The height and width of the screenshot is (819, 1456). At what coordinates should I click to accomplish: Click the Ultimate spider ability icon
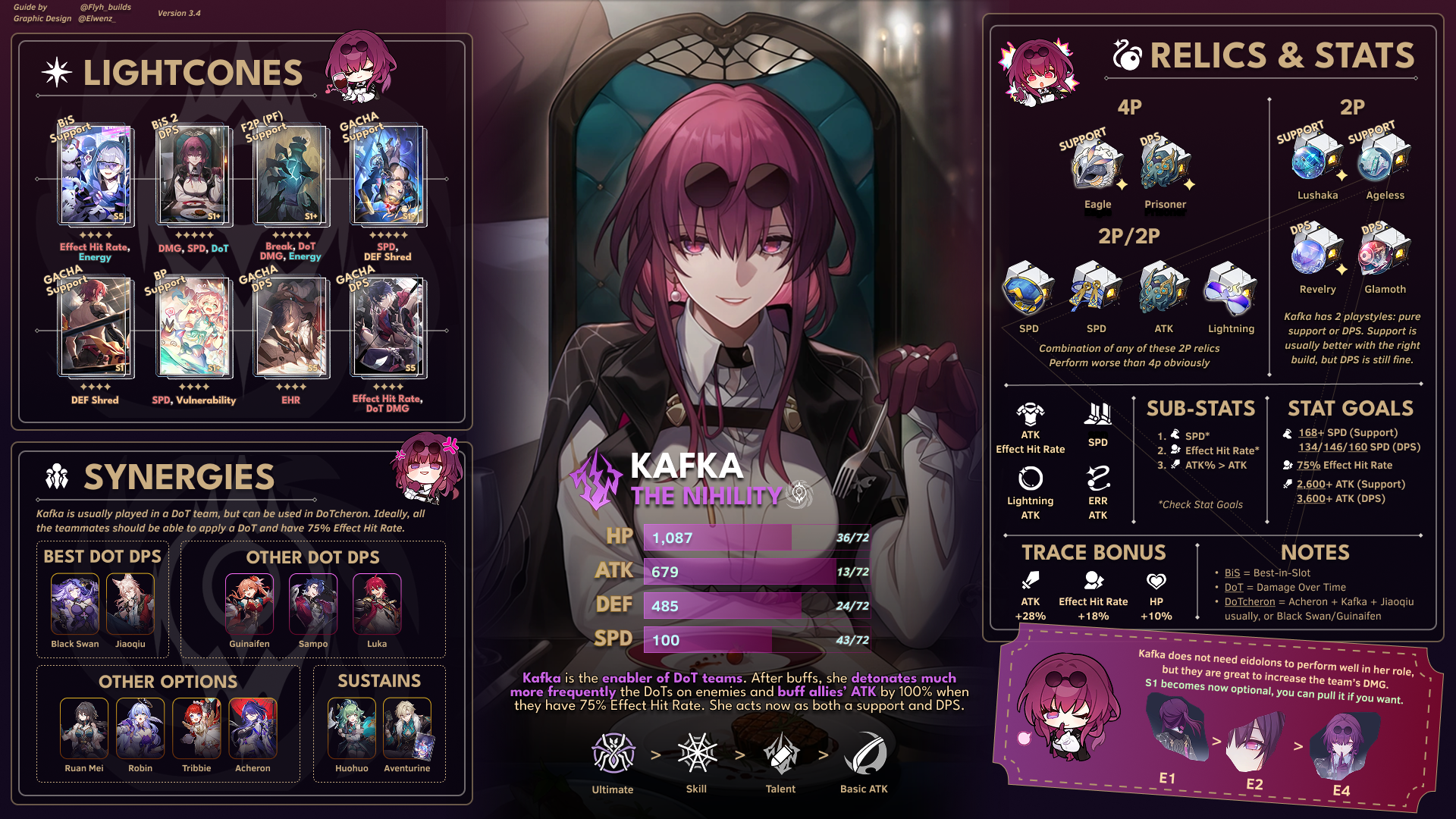click(613, 753)
